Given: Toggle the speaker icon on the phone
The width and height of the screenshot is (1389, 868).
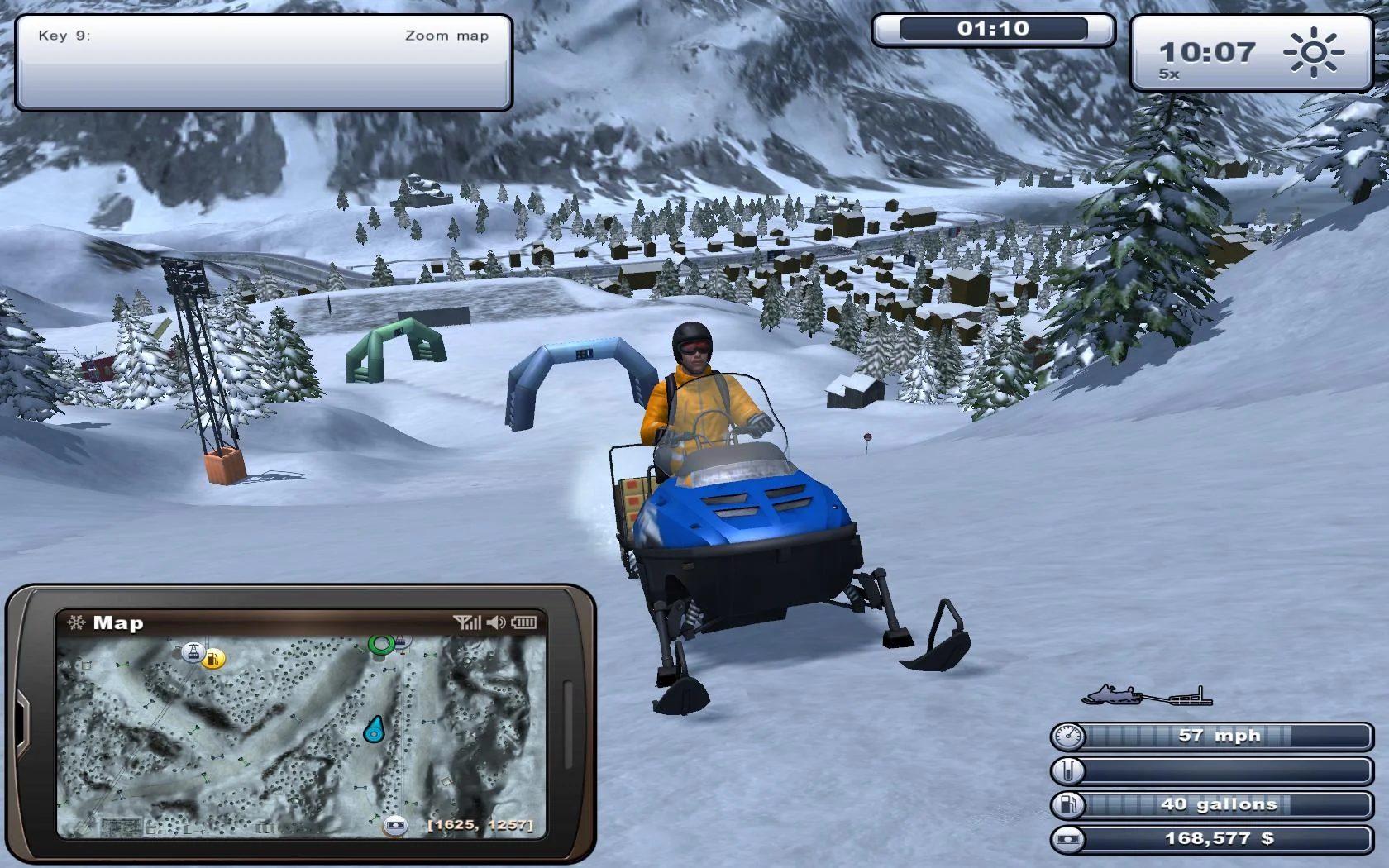Looking at the screenshot, I should 496,622.
